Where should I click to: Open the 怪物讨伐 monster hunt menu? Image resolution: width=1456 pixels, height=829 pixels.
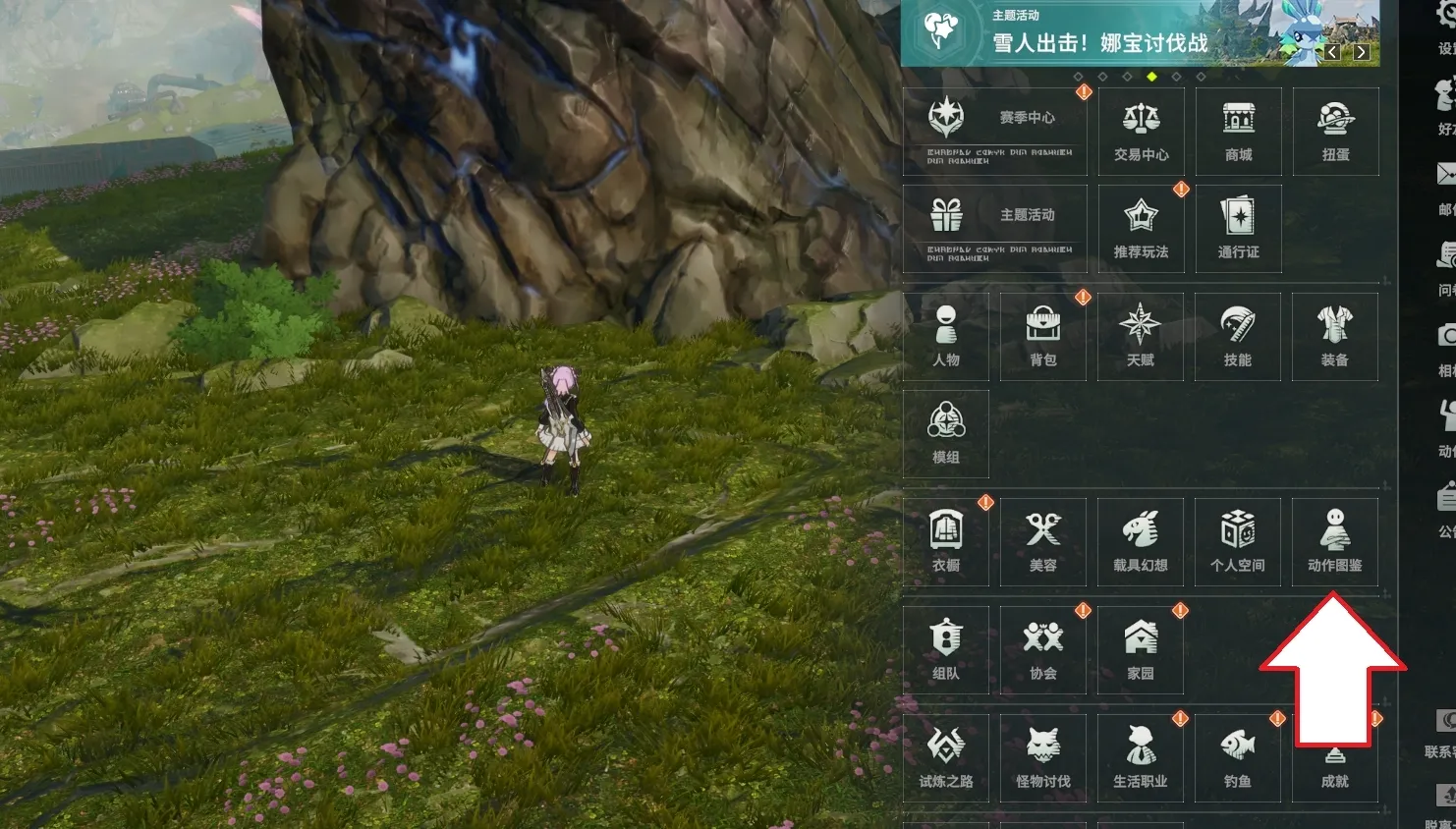click(x=1042, y=758)
